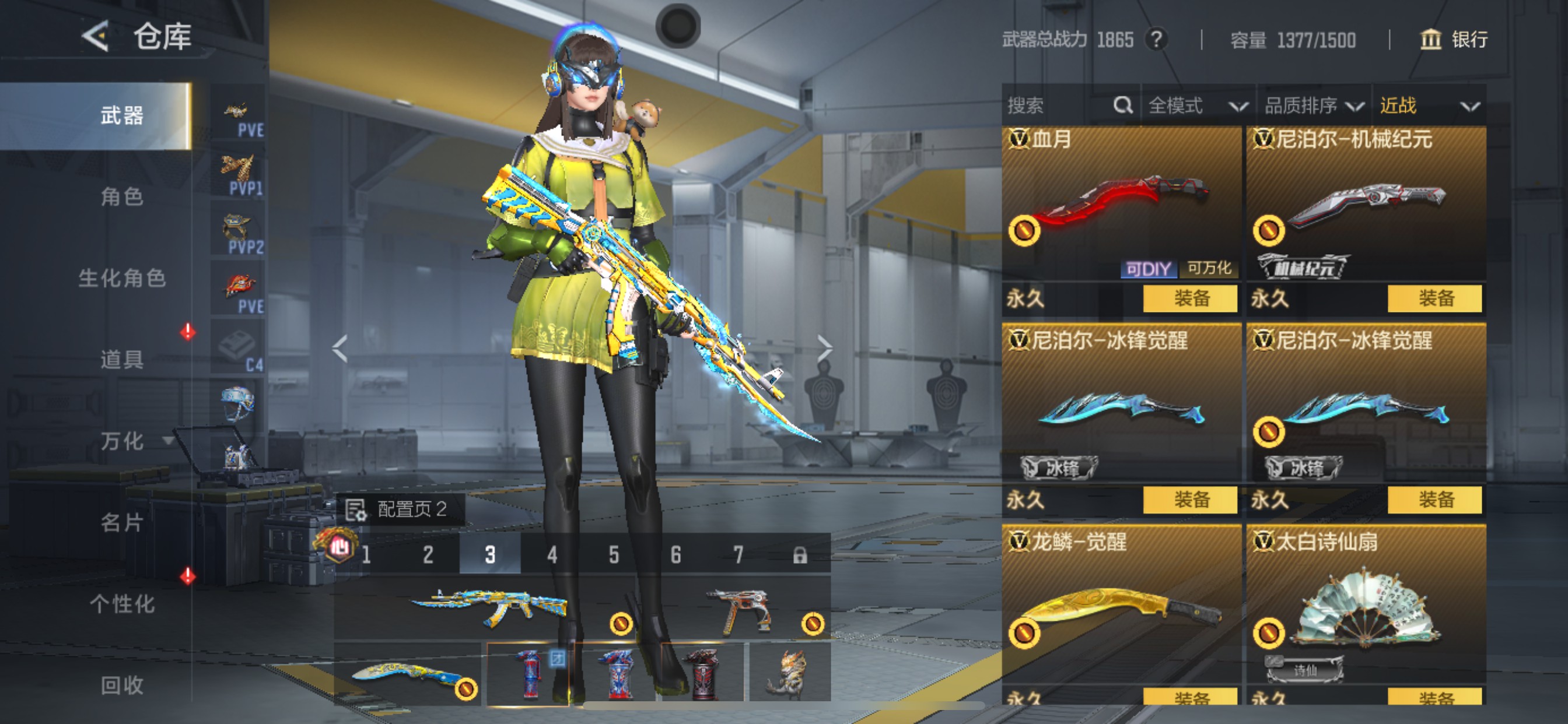Image resolution: width=1568 pixels, height=724 pixels.
Task: Switch to loadout slot 4
Action: tap(551, 554)
